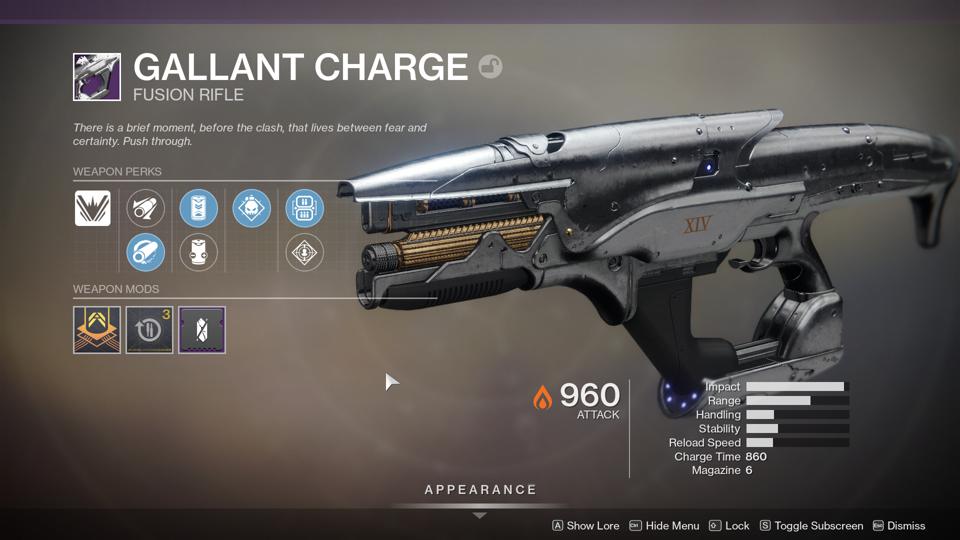The height and width of the screenshot is (540, 960).
Task: Open the orange chevron masterwork slot
Action: pos(97,330)
